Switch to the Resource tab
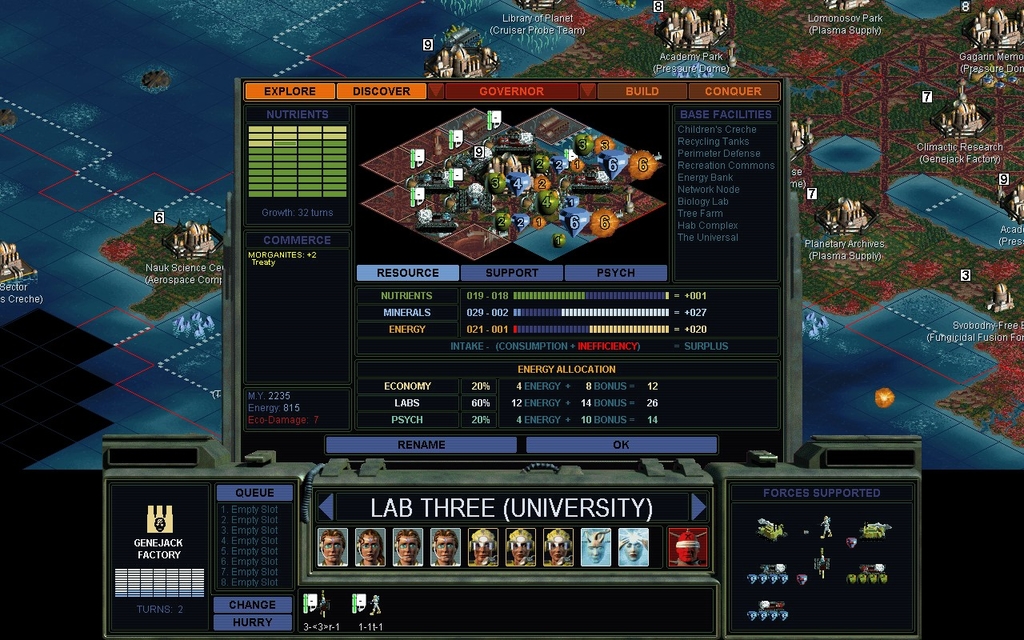Viewport: 1024px width, 640px height. tap(407, 273)
